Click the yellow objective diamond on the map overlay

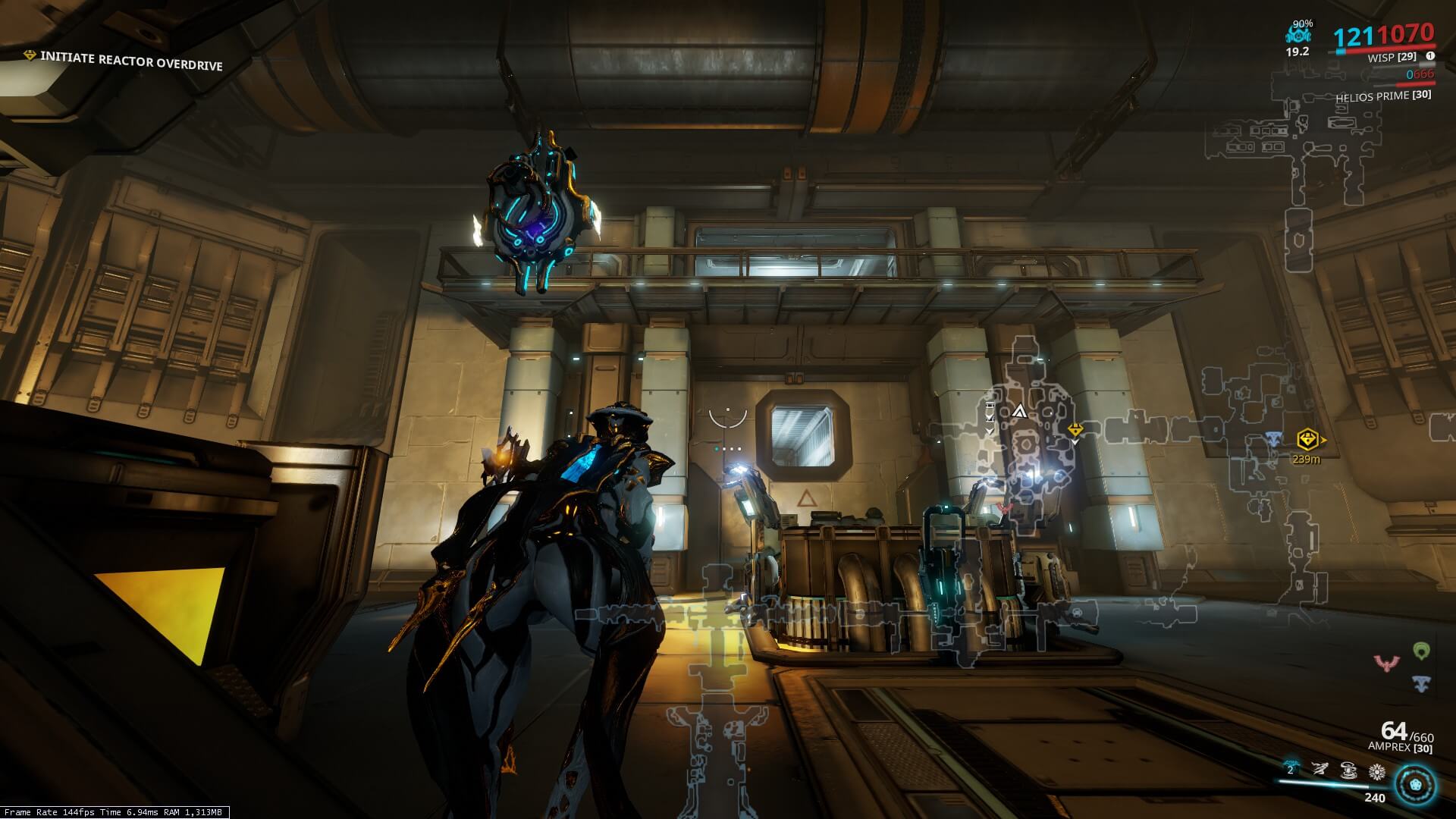[x=1075, y=430]
